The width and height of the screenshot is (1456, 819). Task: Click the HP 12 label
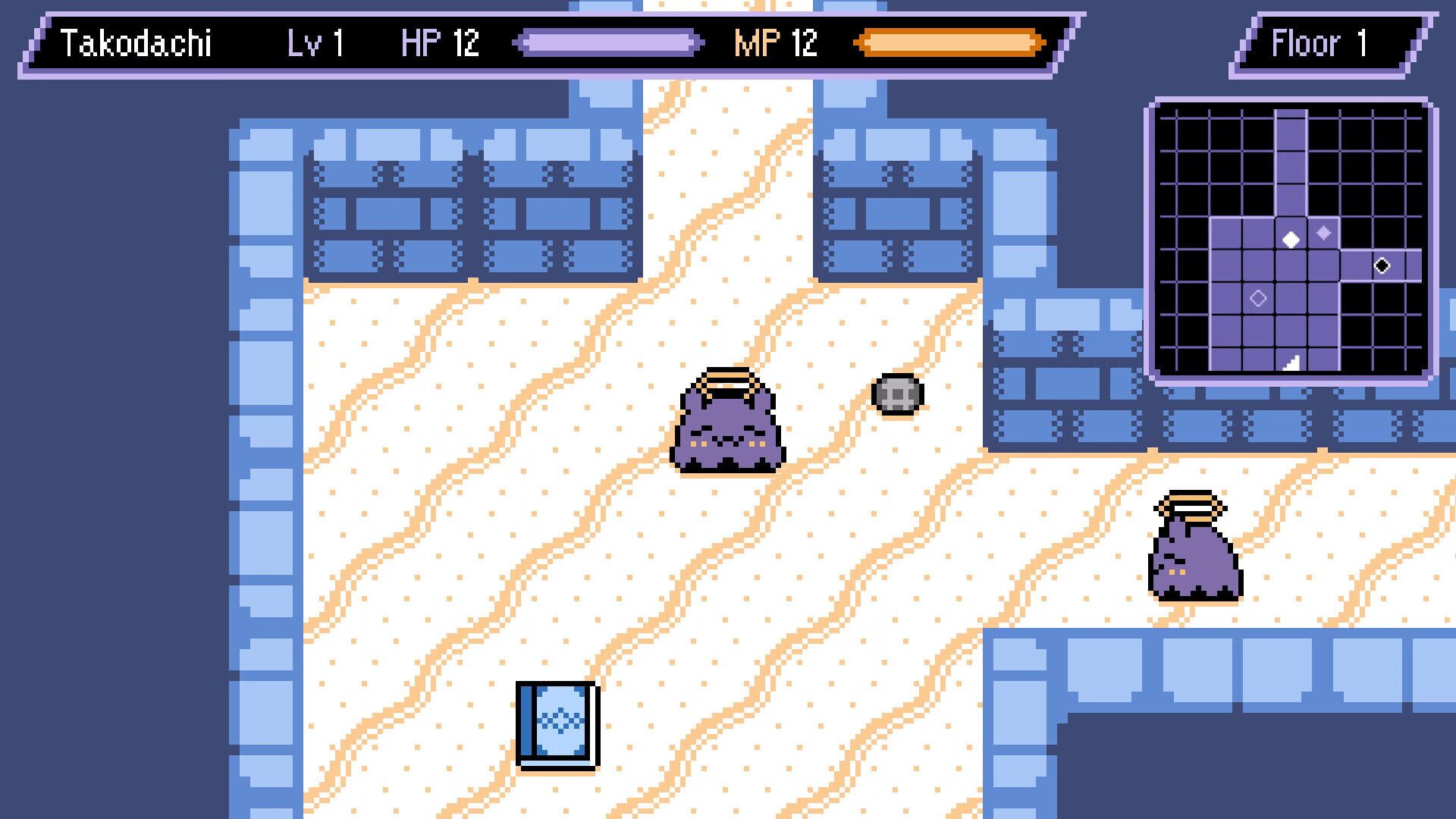point(438,44)
